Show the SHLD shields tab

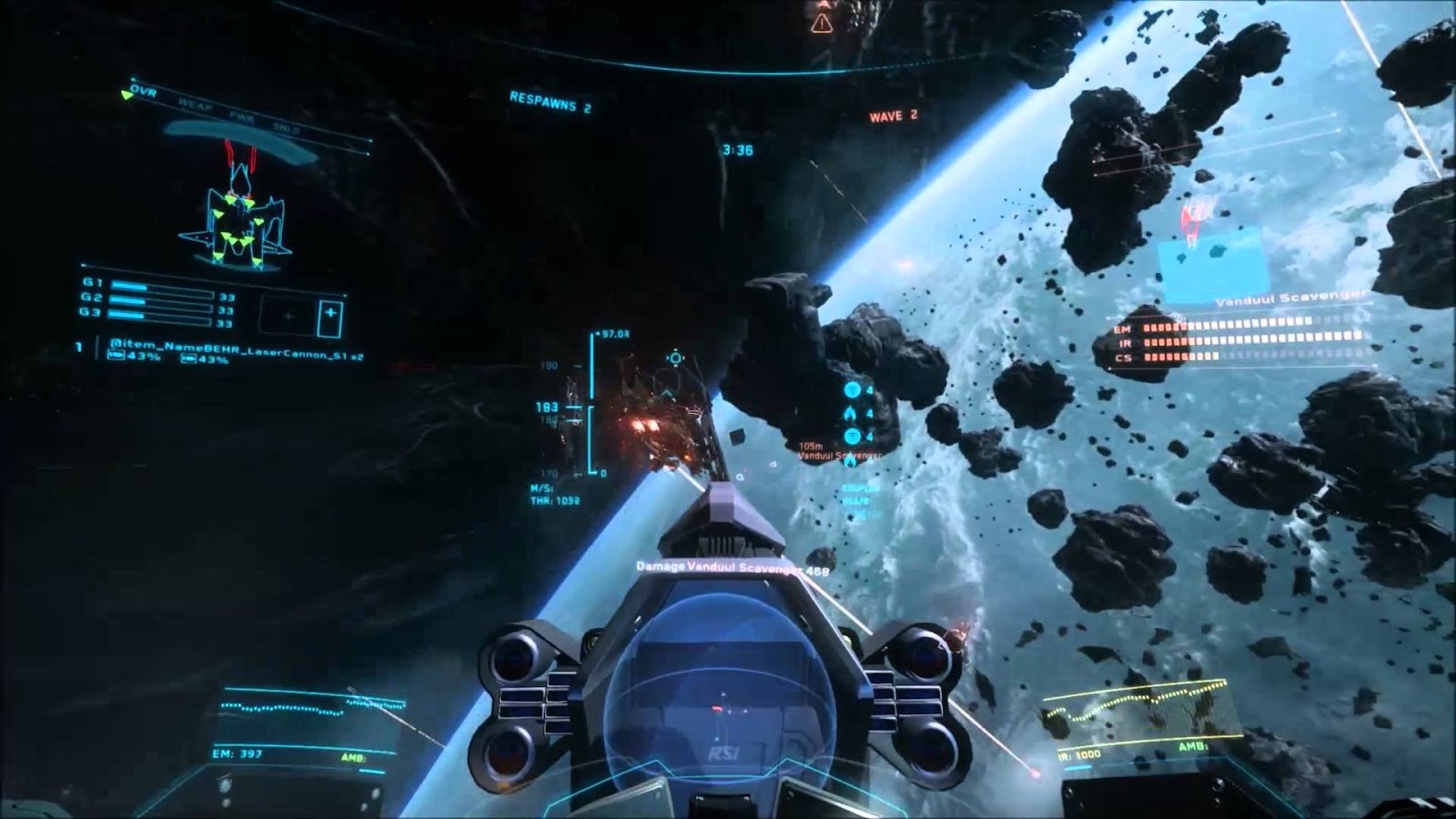286,130
